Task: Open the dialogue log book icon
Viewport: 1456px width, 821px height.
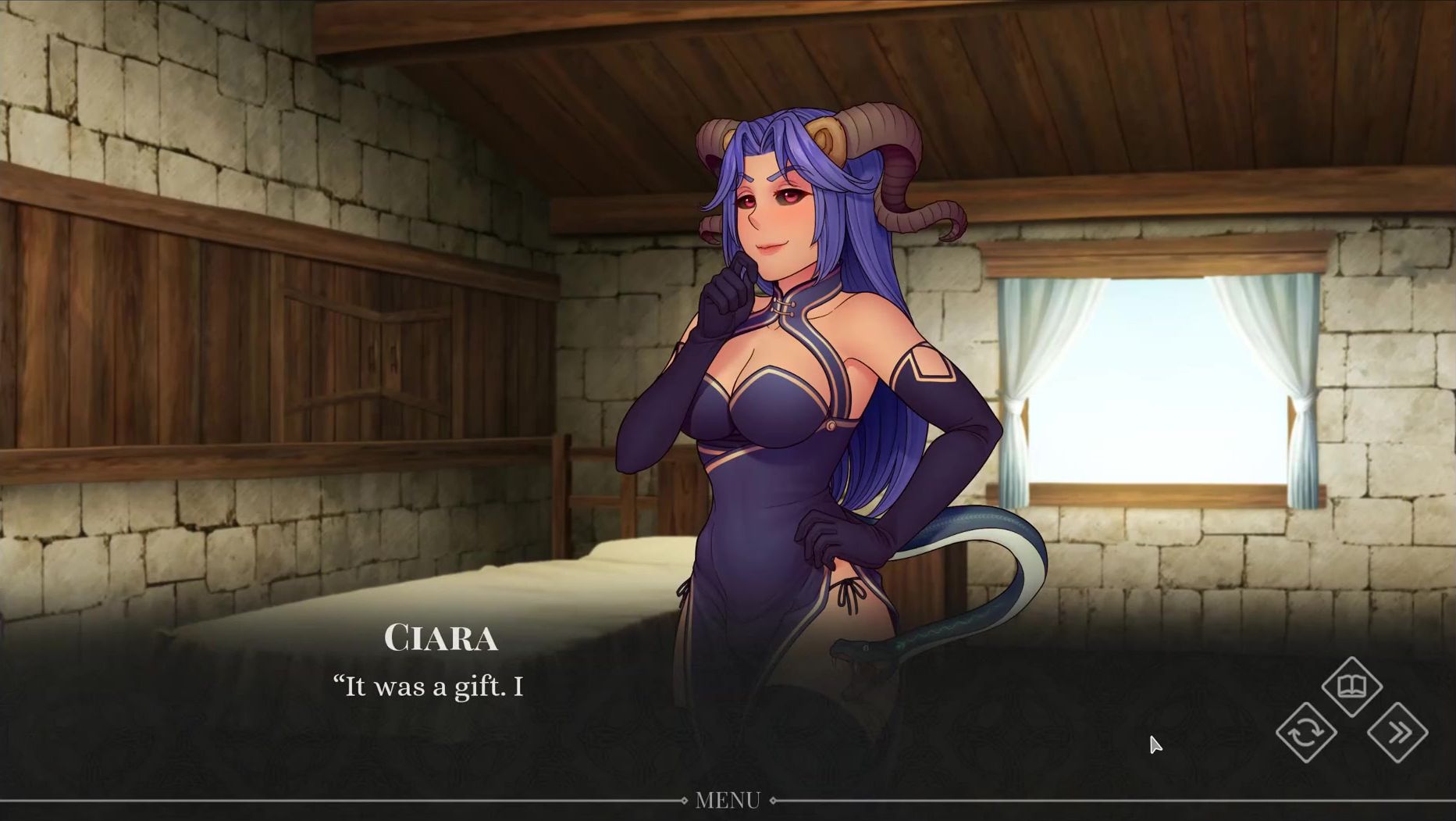Action: (1352, 687)
